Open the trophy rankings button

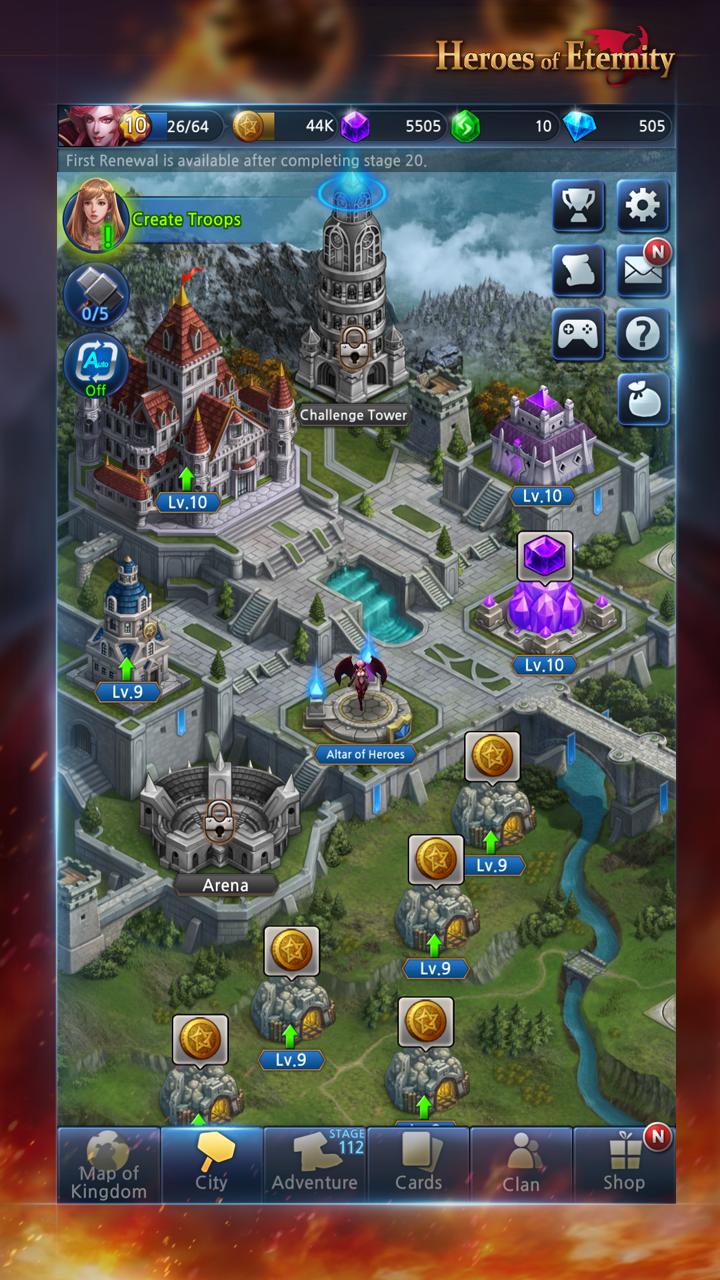[578, 207]
